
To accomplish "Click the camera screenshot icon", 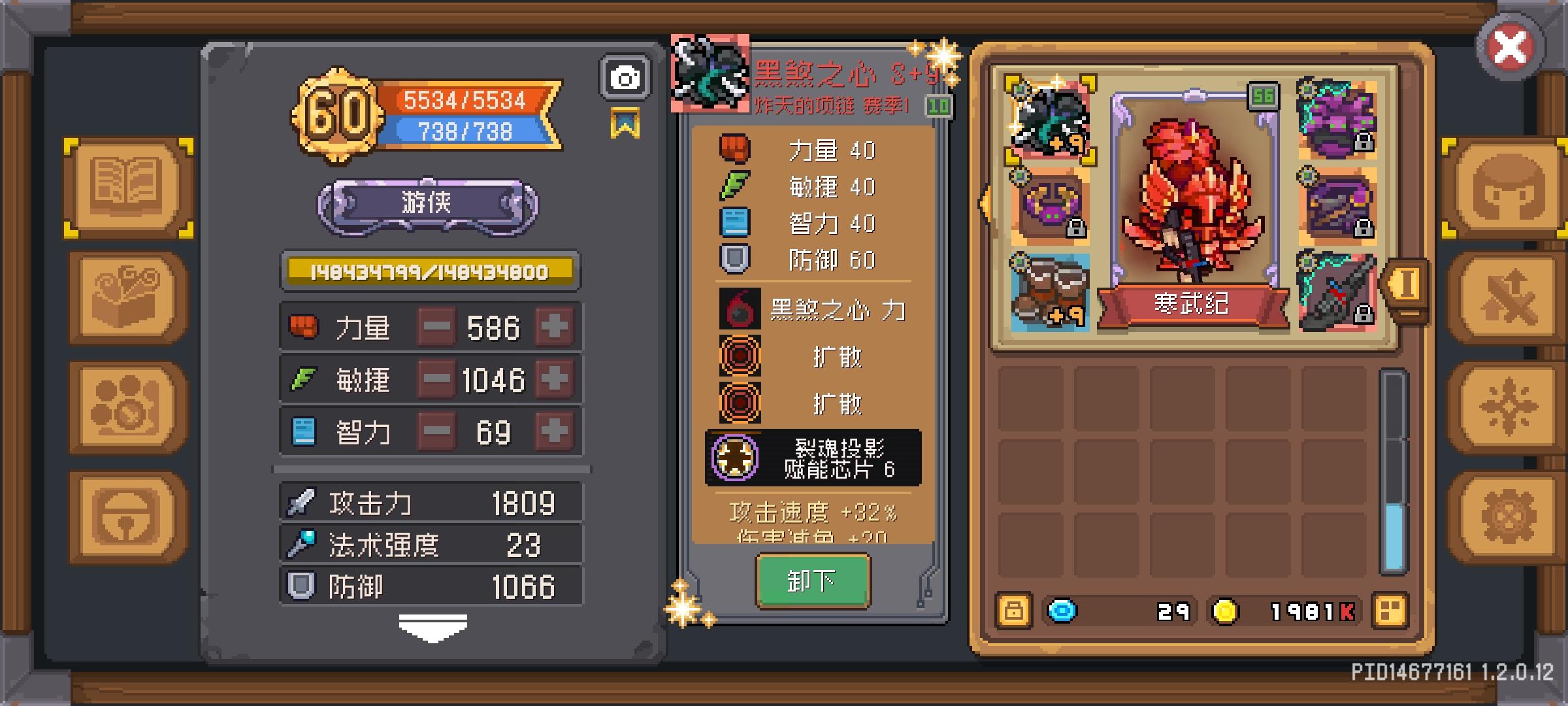I will [x=624, y=76].
